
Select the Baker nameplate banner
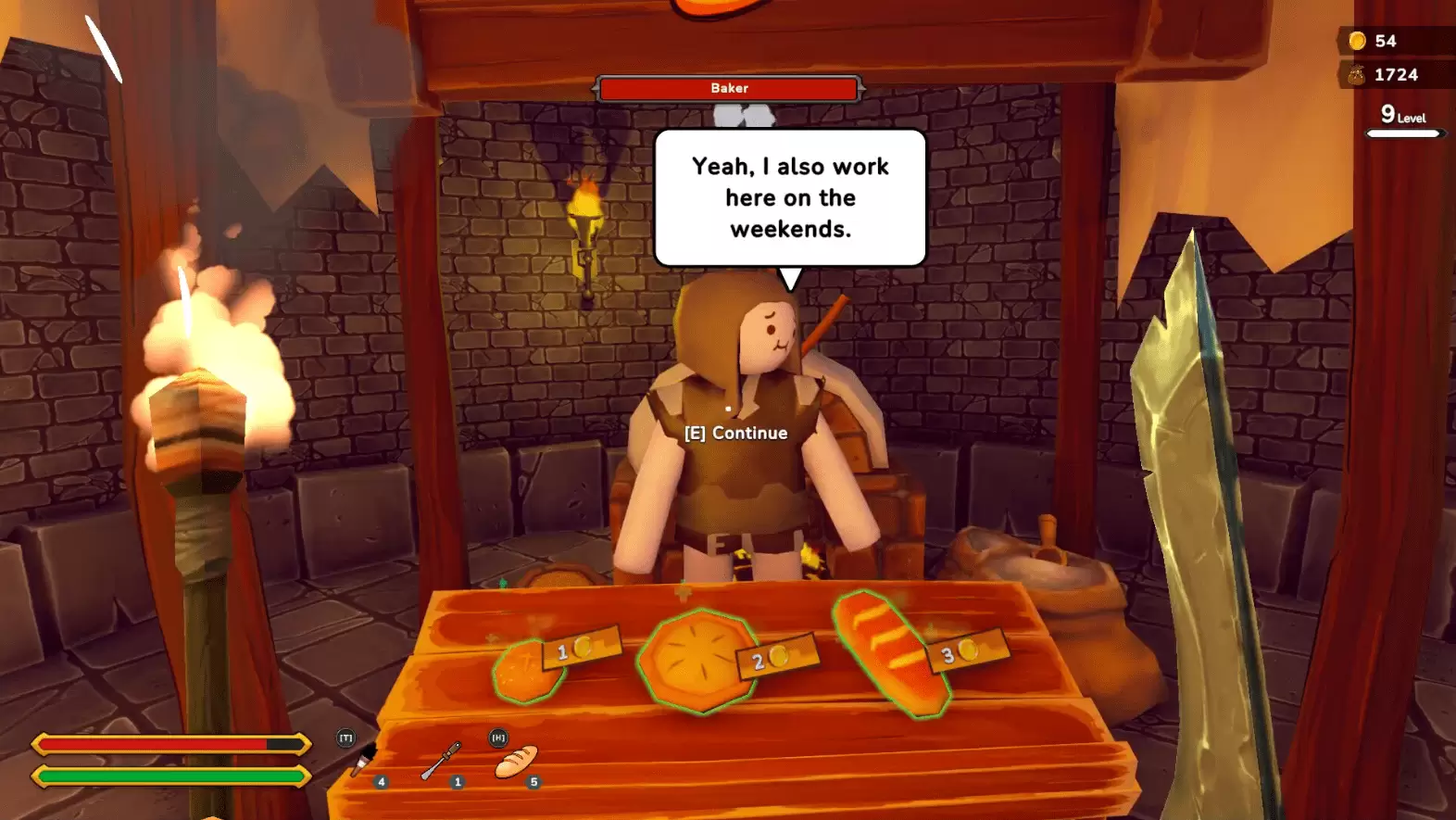pyautogui.click(x=730, y=88)
